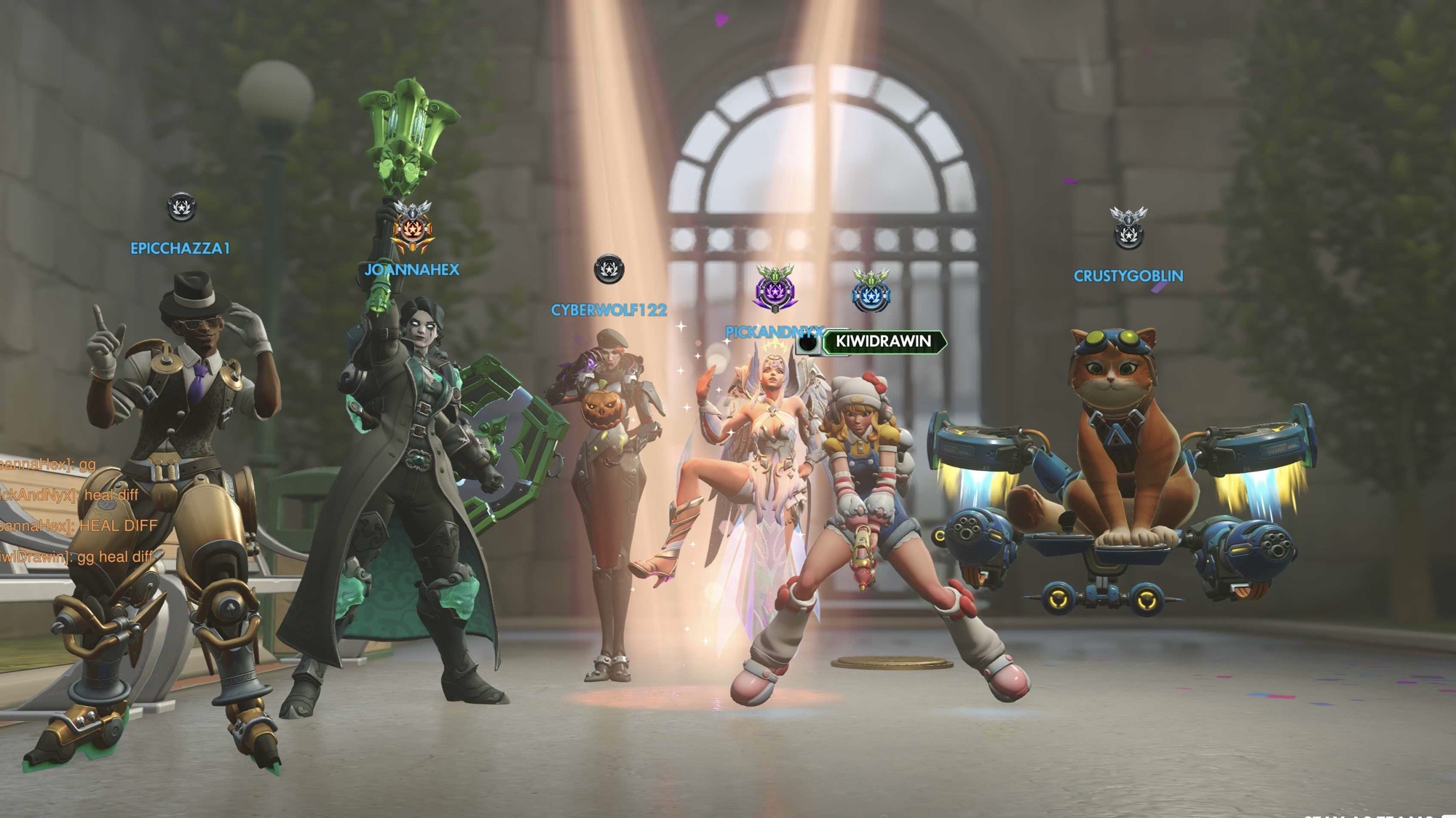This screenshot has width=1456, height=818.
Task: Choose the JOANNAHEX player name
Action: (412, 270)
